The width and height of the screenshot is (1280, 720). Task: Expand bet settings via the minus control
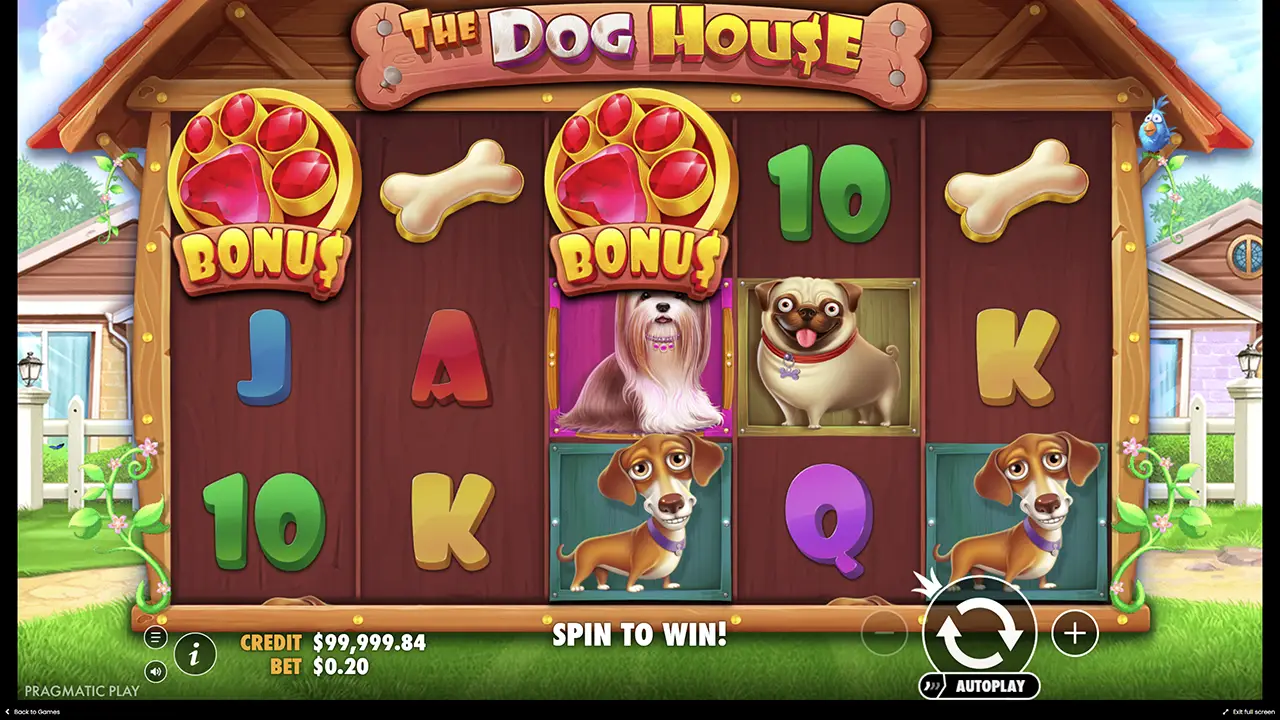click(x=884, y=632)
